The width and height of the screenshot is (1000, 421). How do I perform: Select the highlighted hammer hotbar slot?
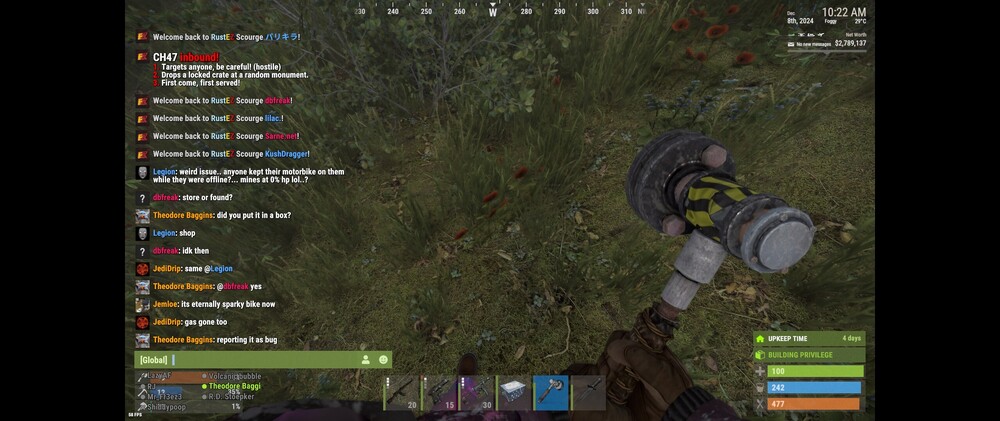pos(551,393)
